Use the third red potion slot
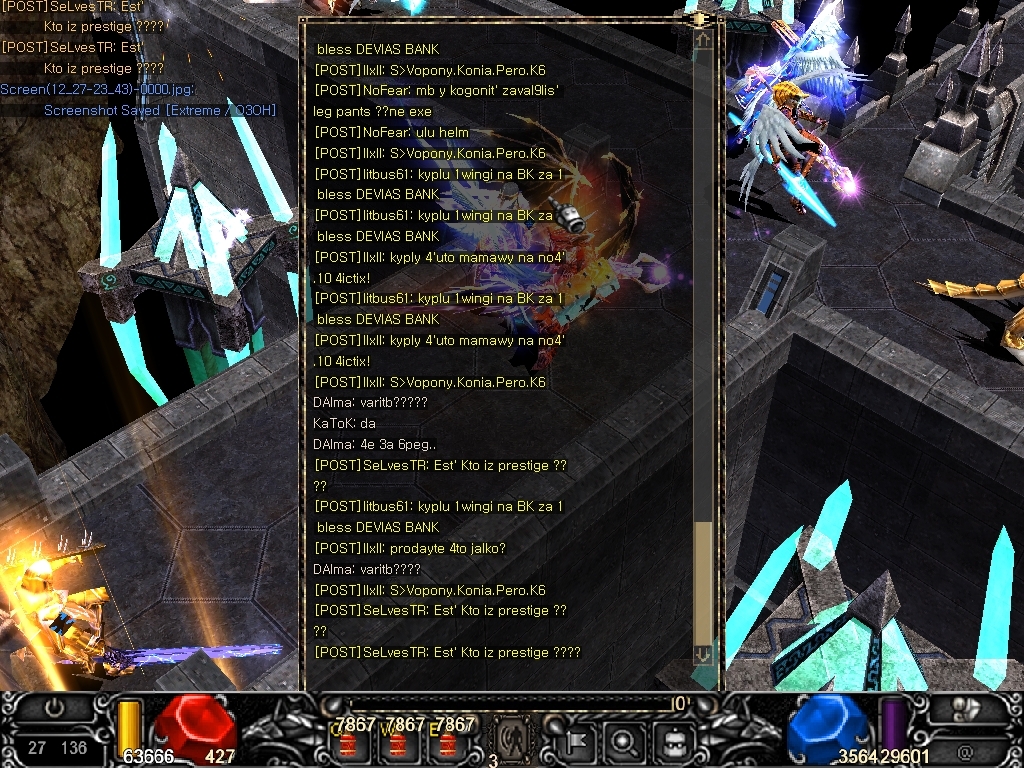Image resolution: width=1024 pixels, height=768 pixels. (x=447, y=743)
